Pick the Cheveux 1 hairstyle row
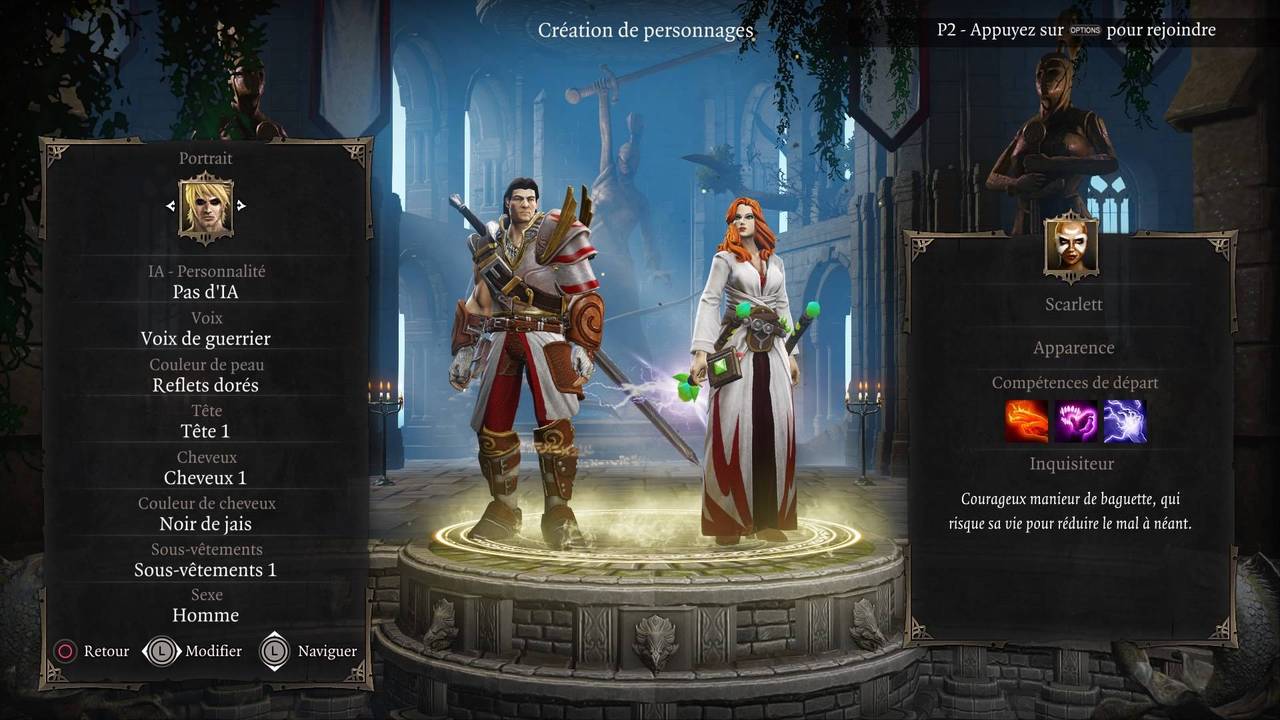This screenshot has width=1280, height=720. click(x=206, y=477)
